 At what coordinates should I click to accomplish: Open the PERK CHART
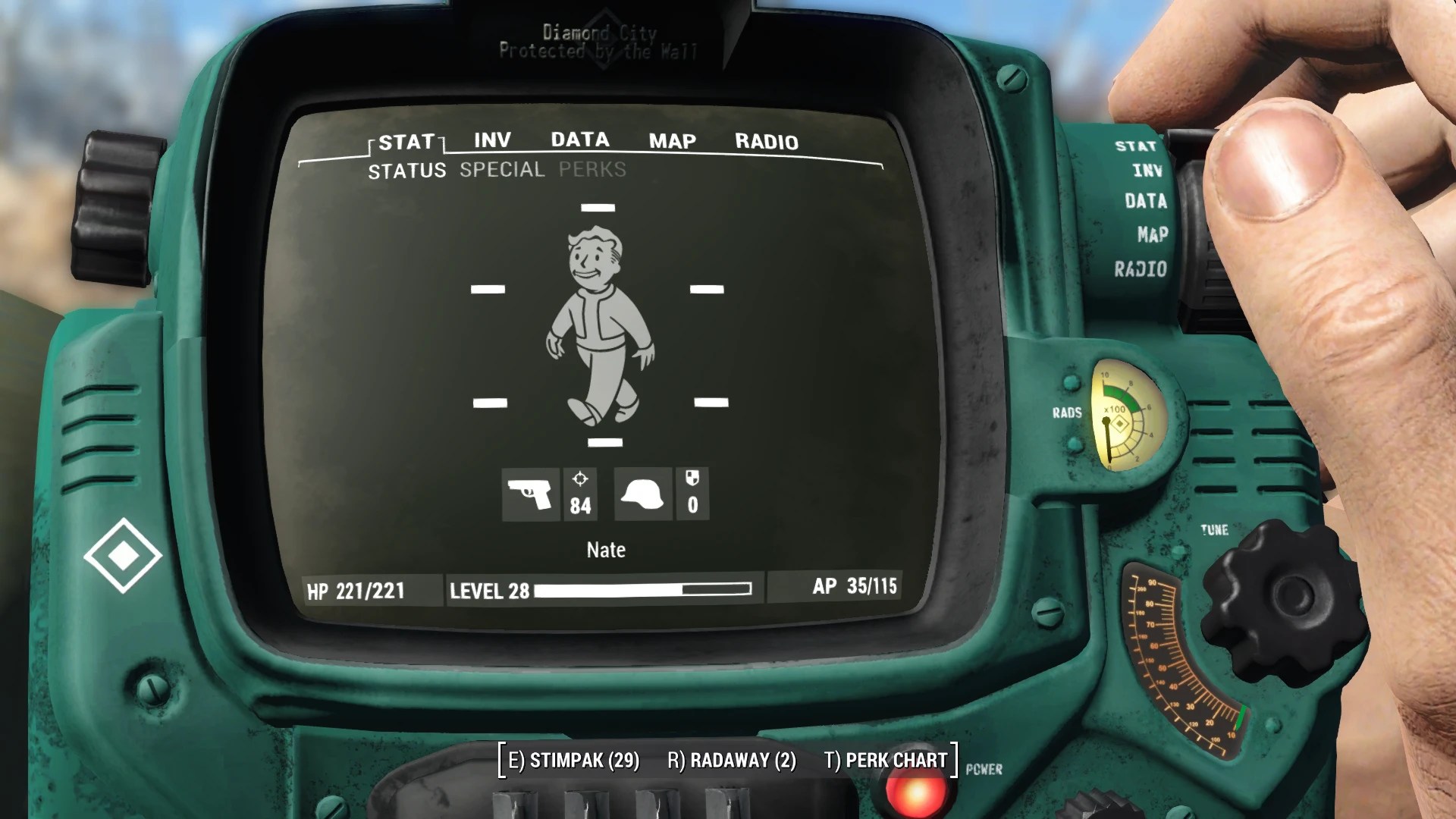coord(886,760)
